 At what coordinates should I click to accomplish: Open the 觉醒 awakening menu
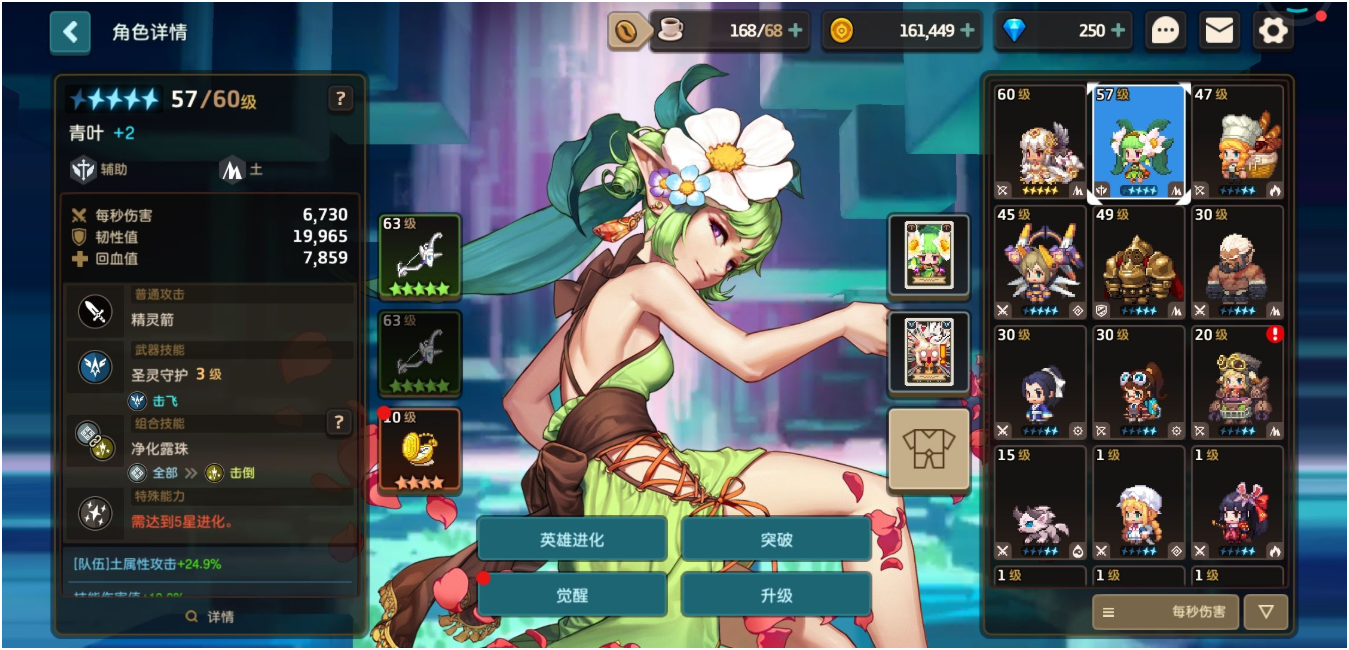(x=572, y=595)
